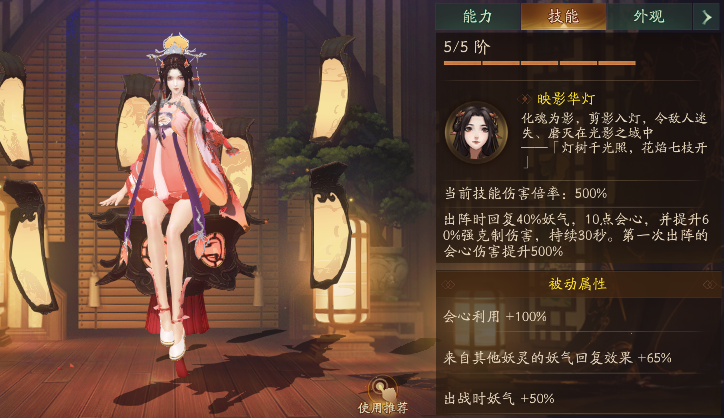Switch to the 能力 tab

coord(478,15)
